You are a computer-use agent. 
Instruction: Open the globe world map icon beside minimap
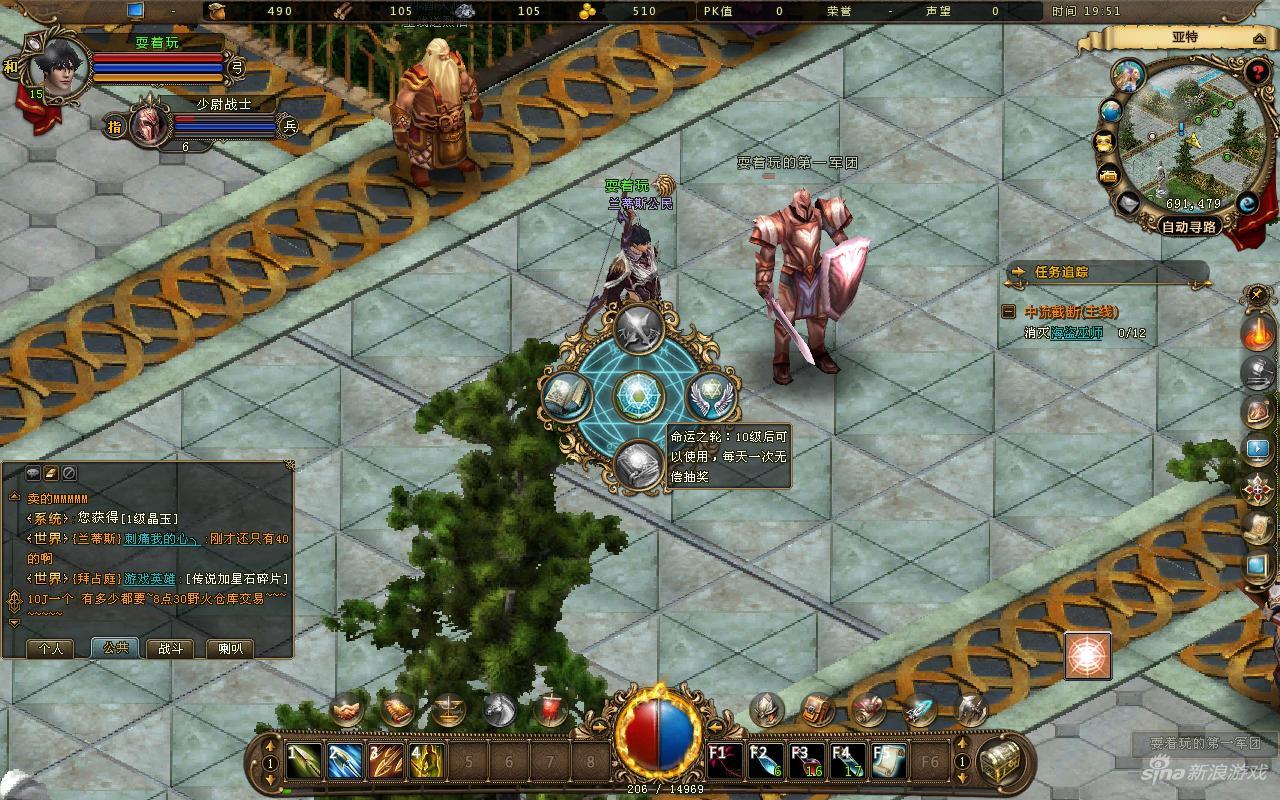tap(1110, 111)
